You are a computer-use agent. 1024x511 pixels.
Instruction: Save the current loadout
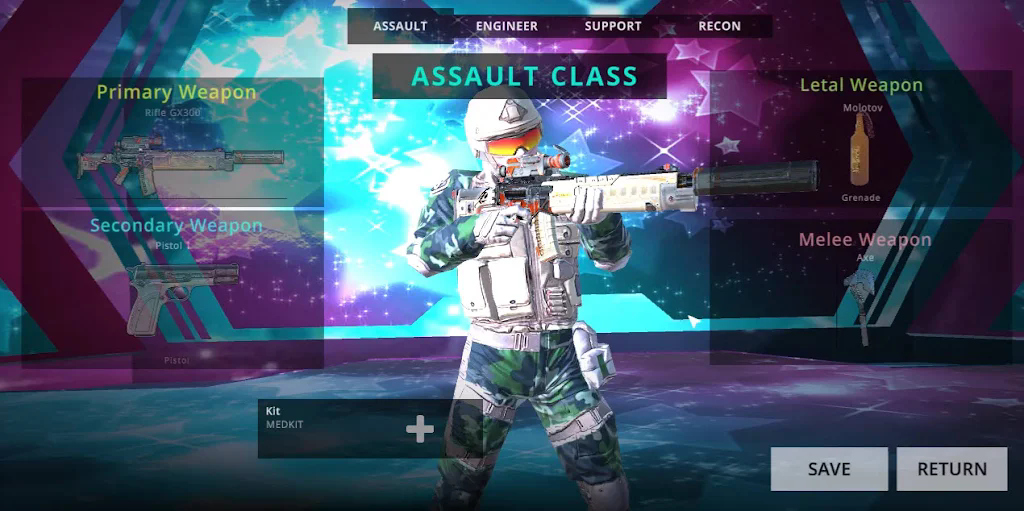coord(829,469)
